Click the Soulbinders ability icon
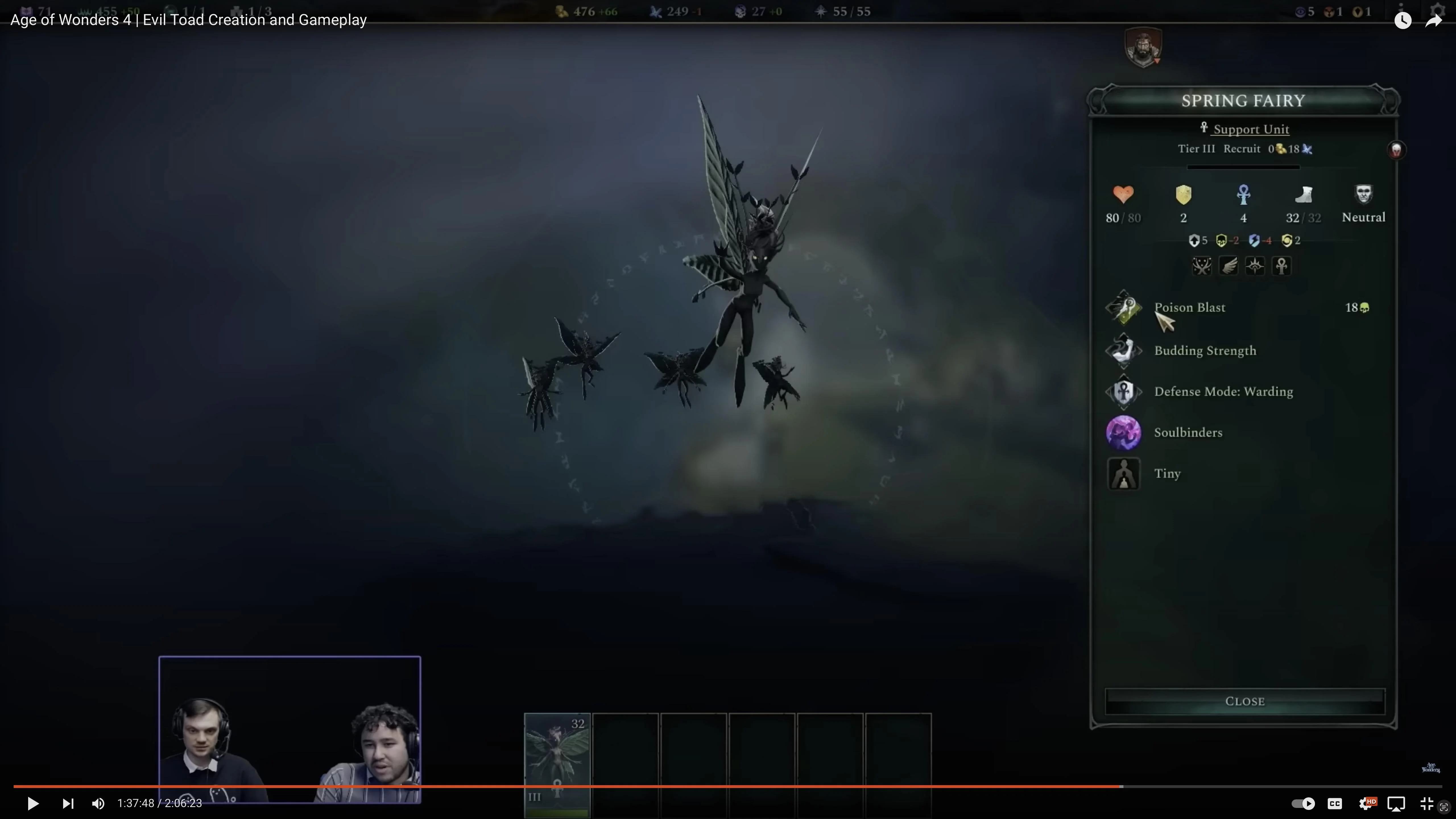Viewport: 1456px width, 819px height. click(x=1124, y=432)
